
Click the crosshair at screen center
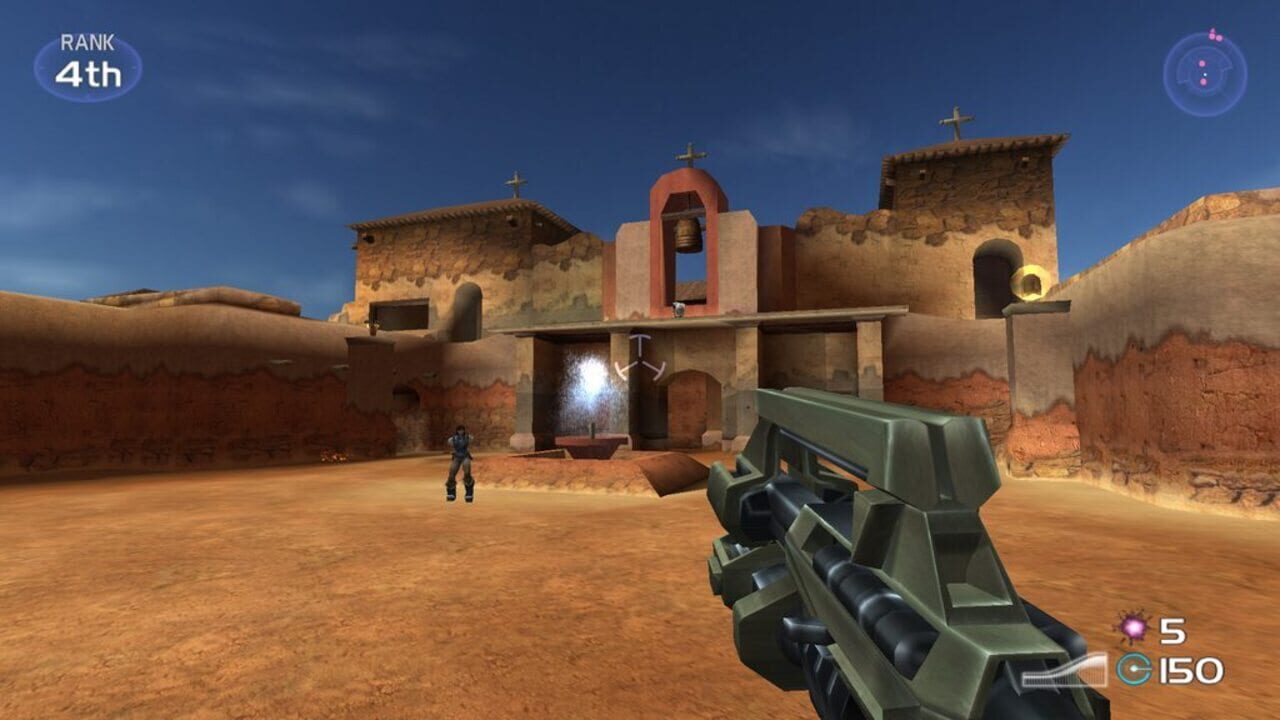coord(638,362)
